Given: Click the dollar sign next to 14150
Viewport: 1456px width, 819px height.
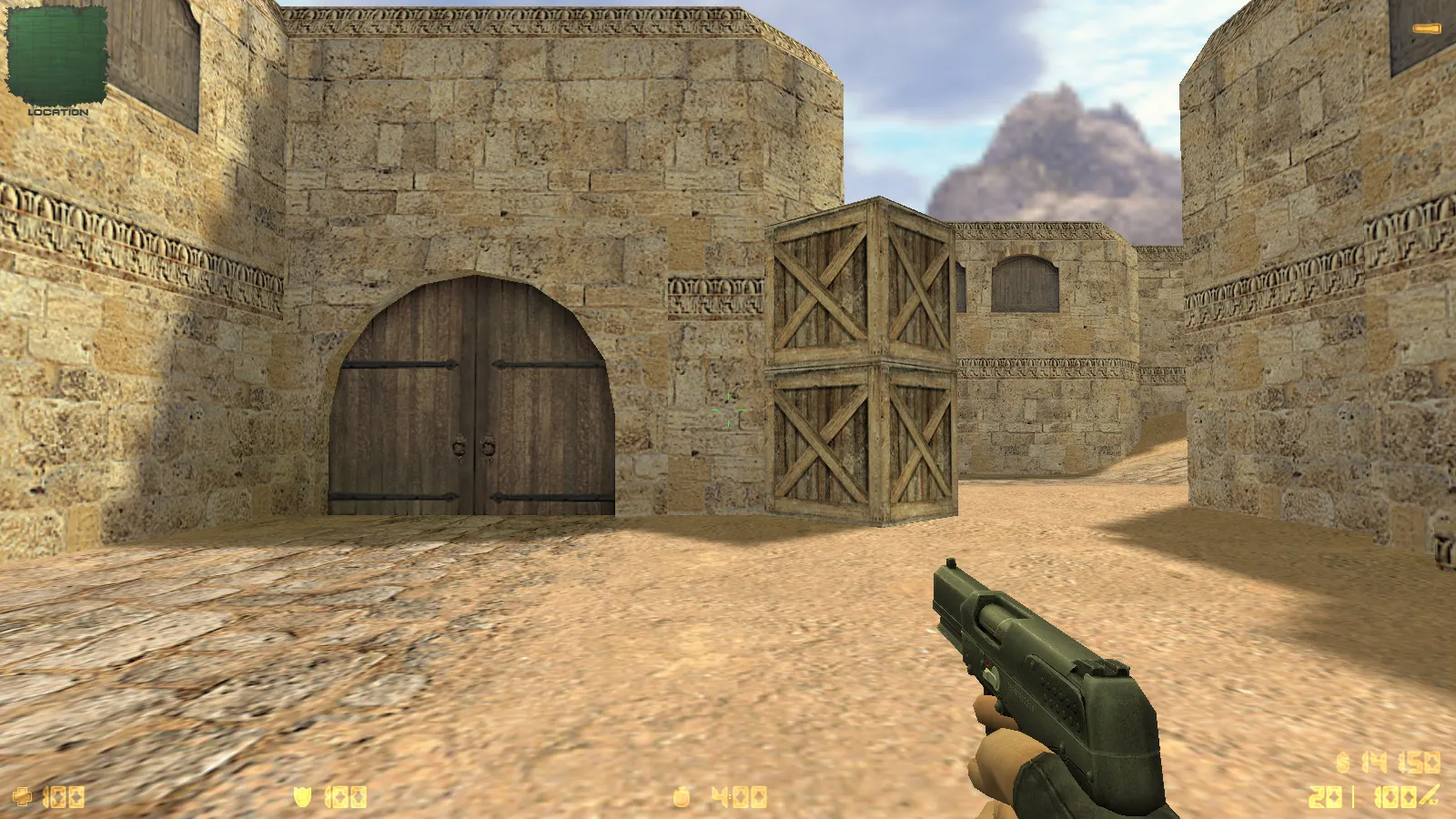Looking at the screenshot, I should [1341, 760].
